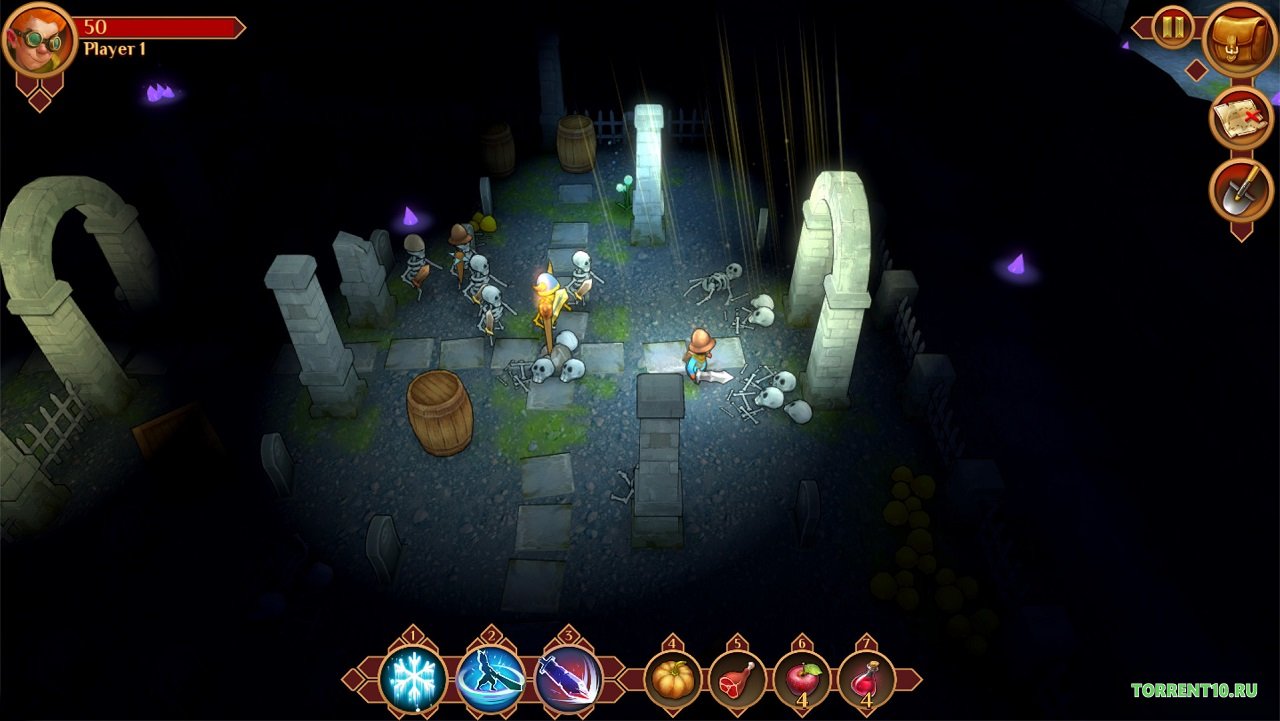This screenshot has width=1280, height=721.
Task: Use the shovel dig tool
Action: click(1240, 190)
